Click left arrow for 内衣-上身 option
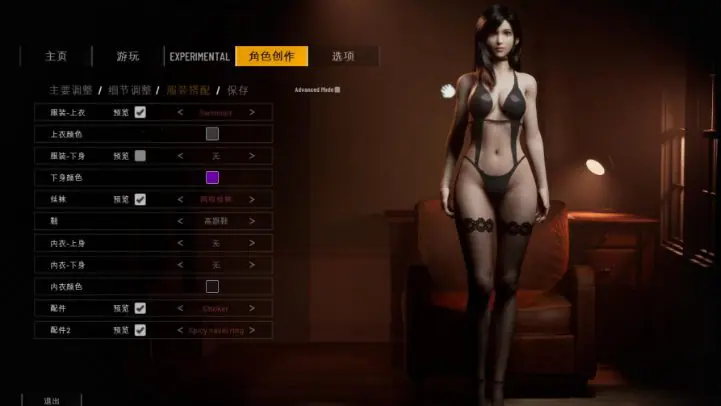Screen dimensions: 721x406 point(180,243)
